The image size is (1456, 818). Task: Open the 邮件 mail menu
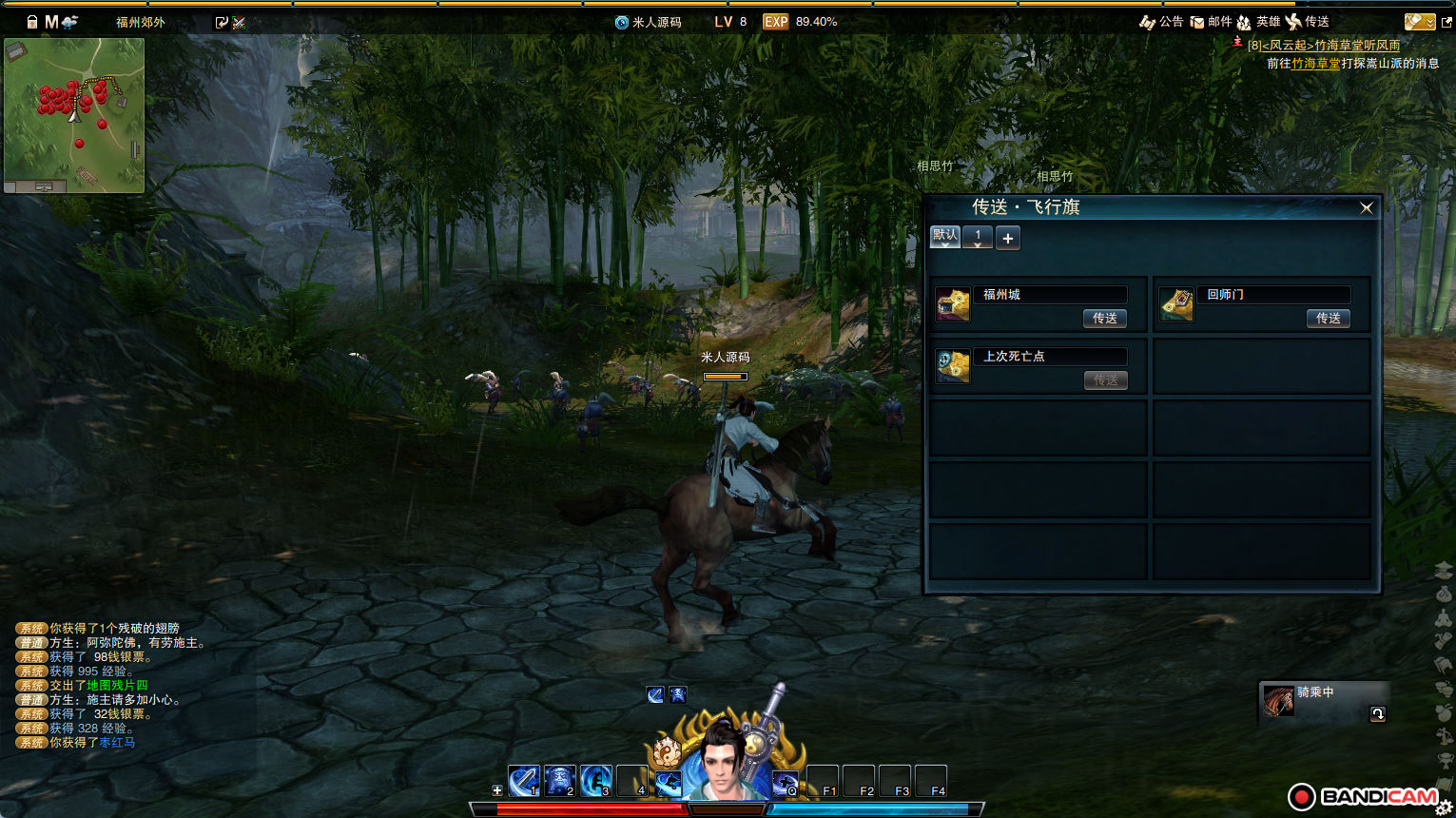click(x=1211, y=22)
